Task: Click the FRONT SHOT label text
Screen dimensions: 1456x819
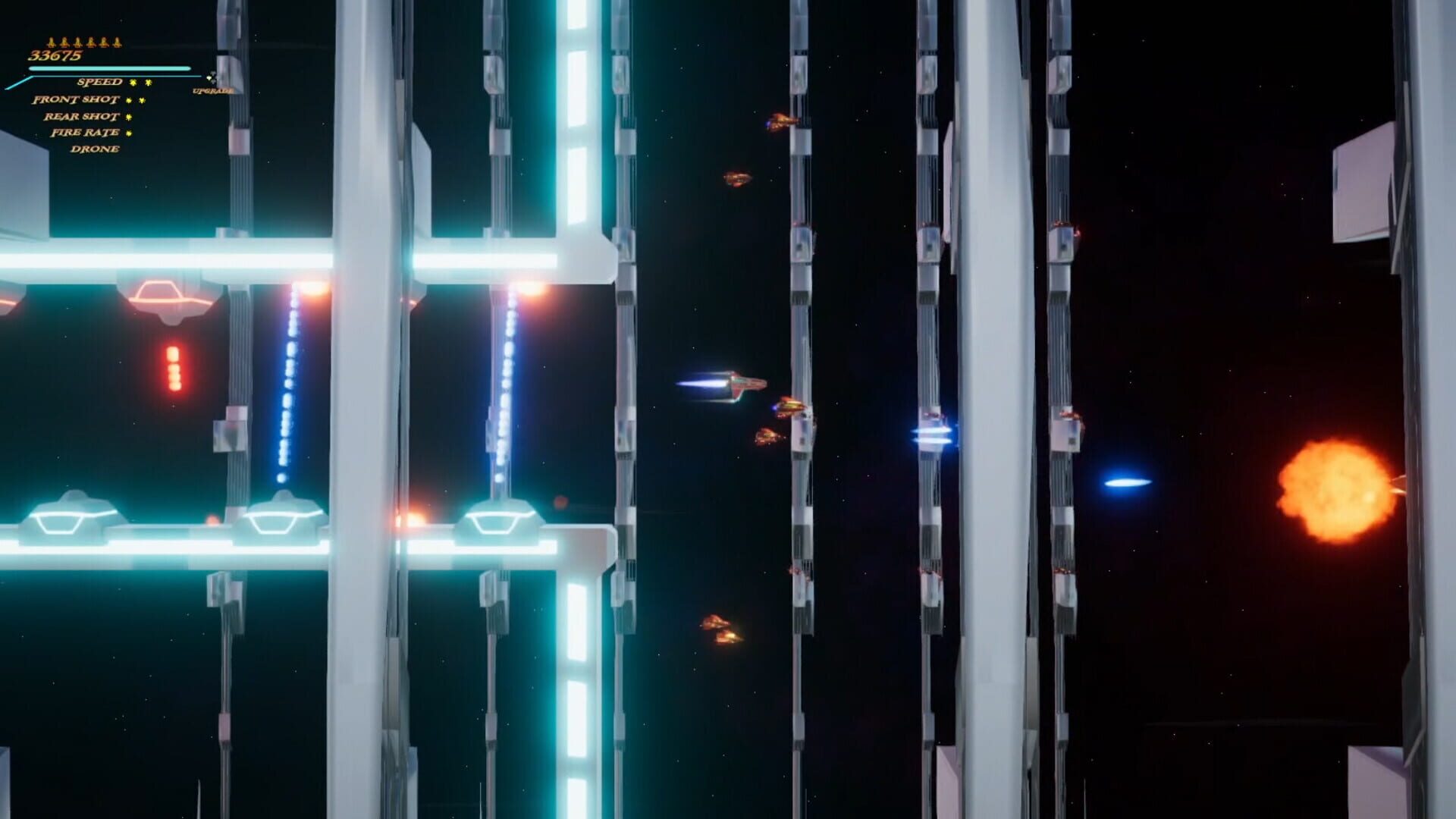Action: point(76,100)
